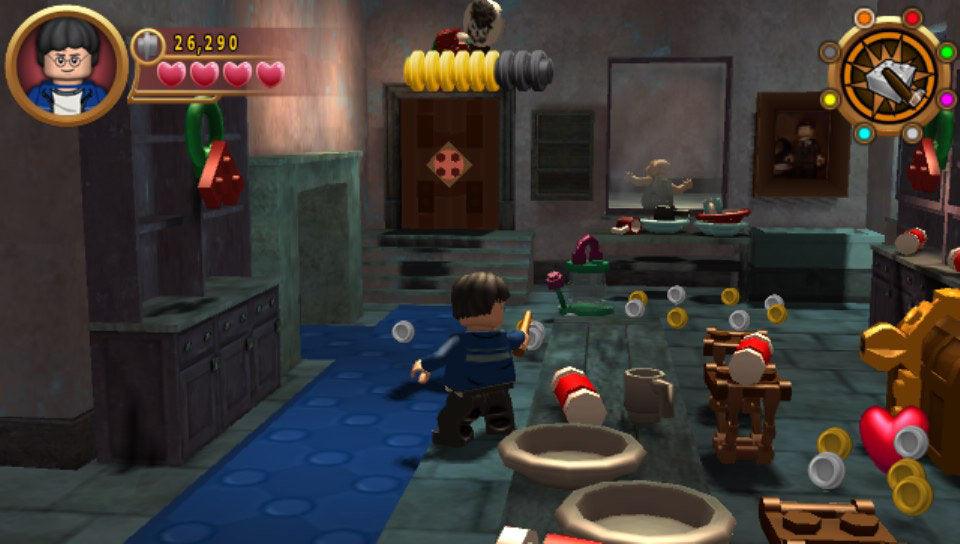960x544 pixels.
Task: Select the cyan spell on the wheel
Action: (864, 133)
